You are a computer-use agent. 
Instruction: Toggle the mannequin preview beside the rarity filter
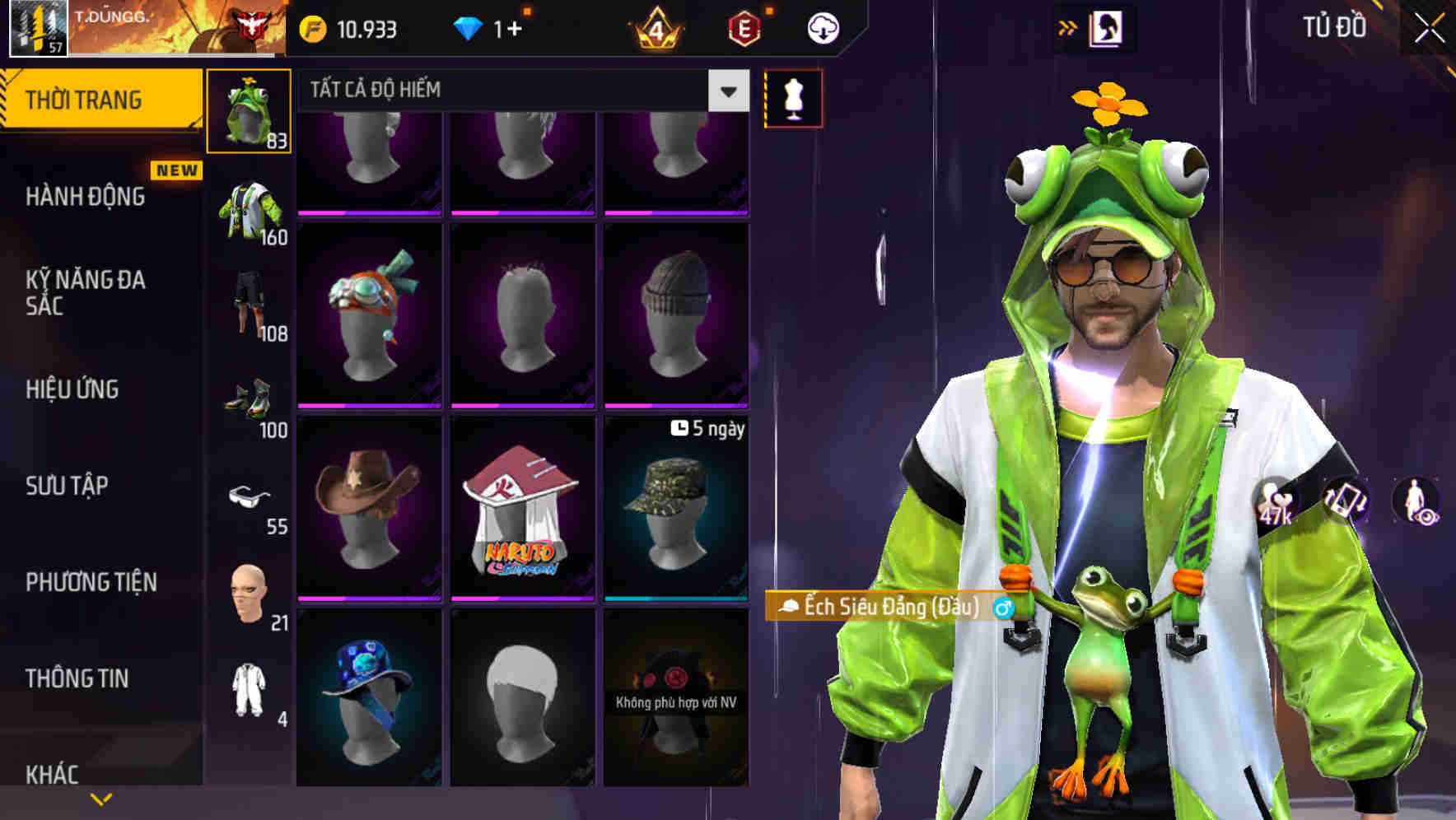[x=793, y=99]
